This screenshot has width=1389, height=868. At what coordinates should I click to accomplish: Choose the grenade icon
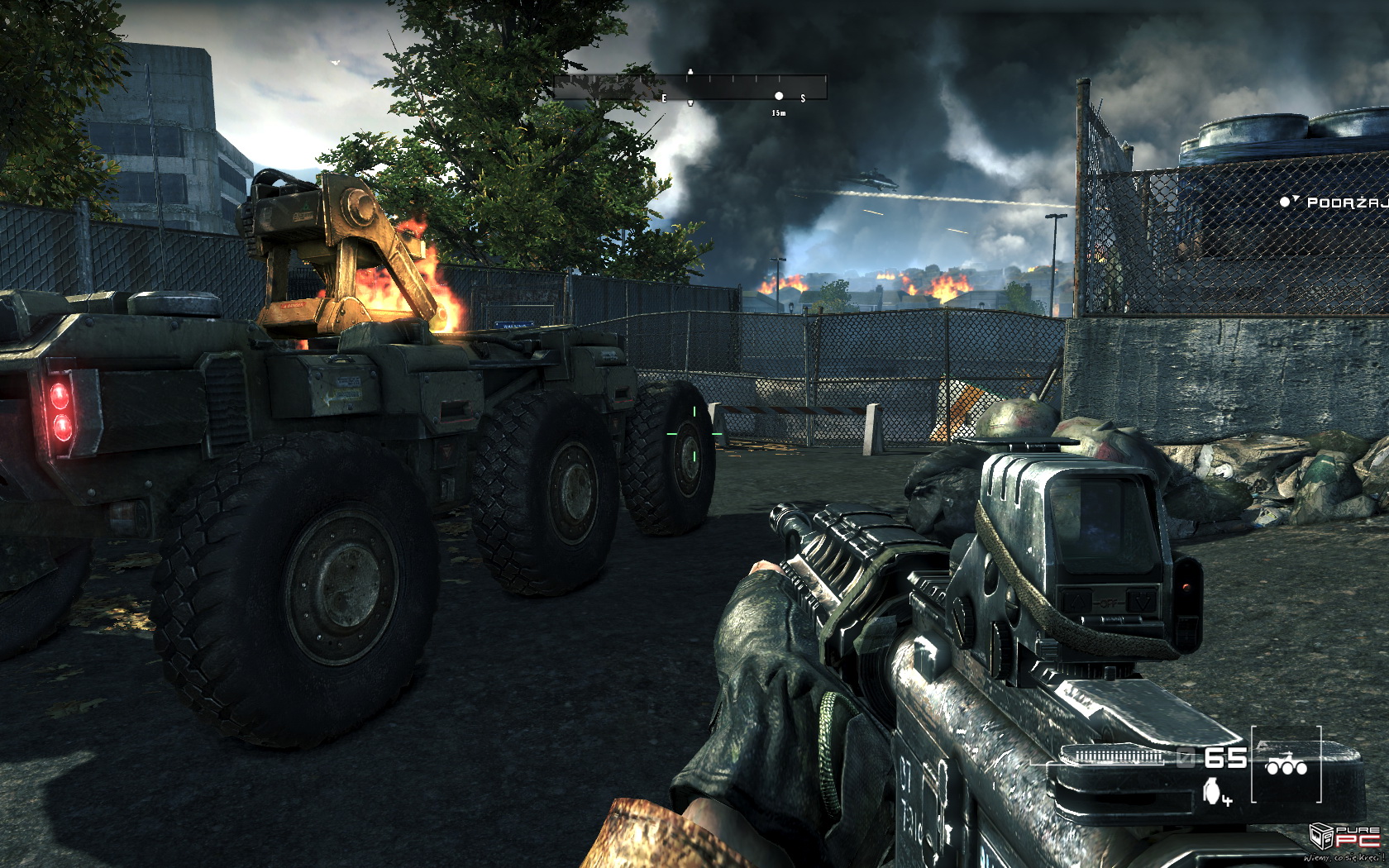[x=1213, y=790]
